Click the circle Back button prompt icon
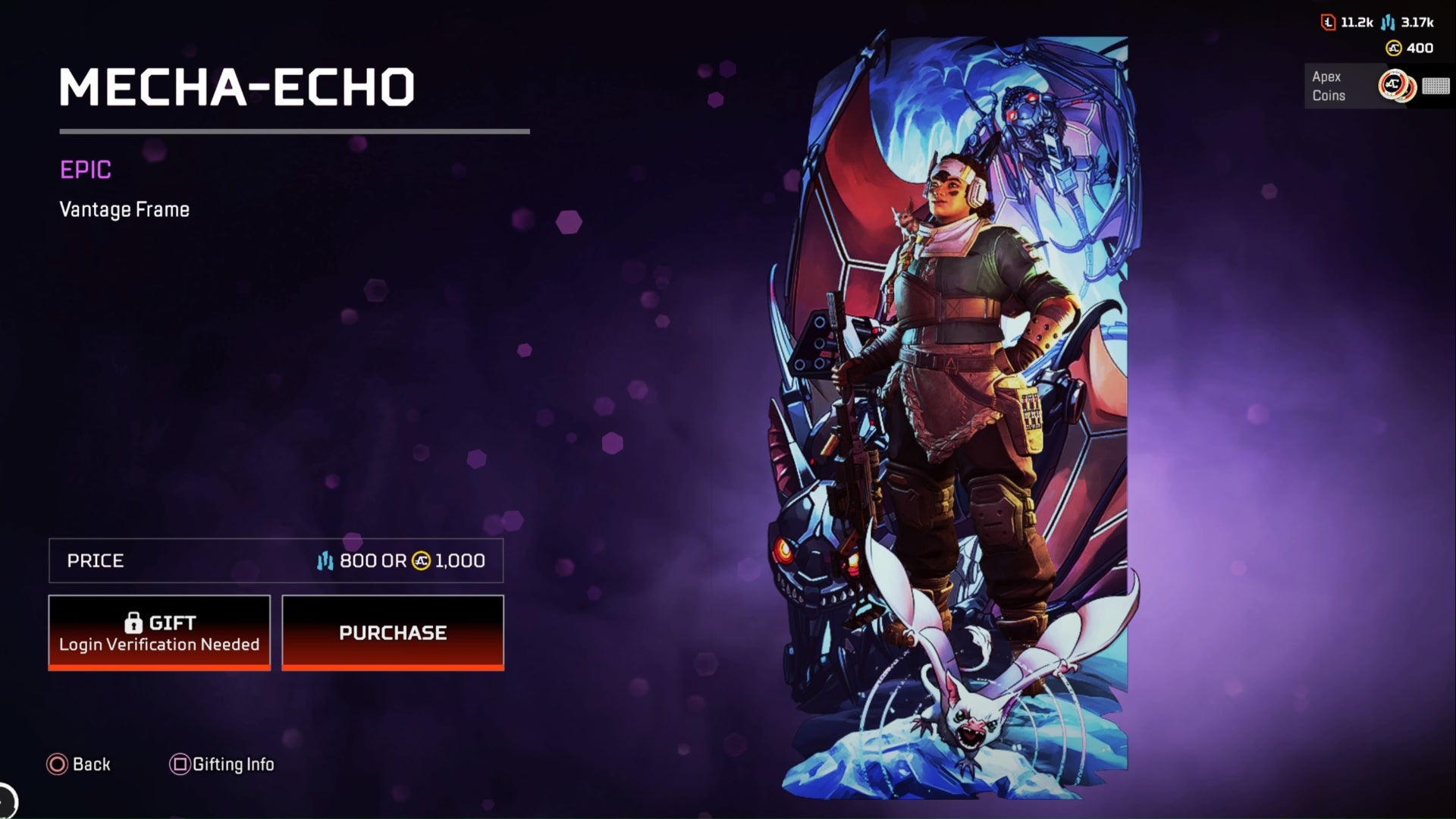The image size is (1456, 819). pos(56,764)
